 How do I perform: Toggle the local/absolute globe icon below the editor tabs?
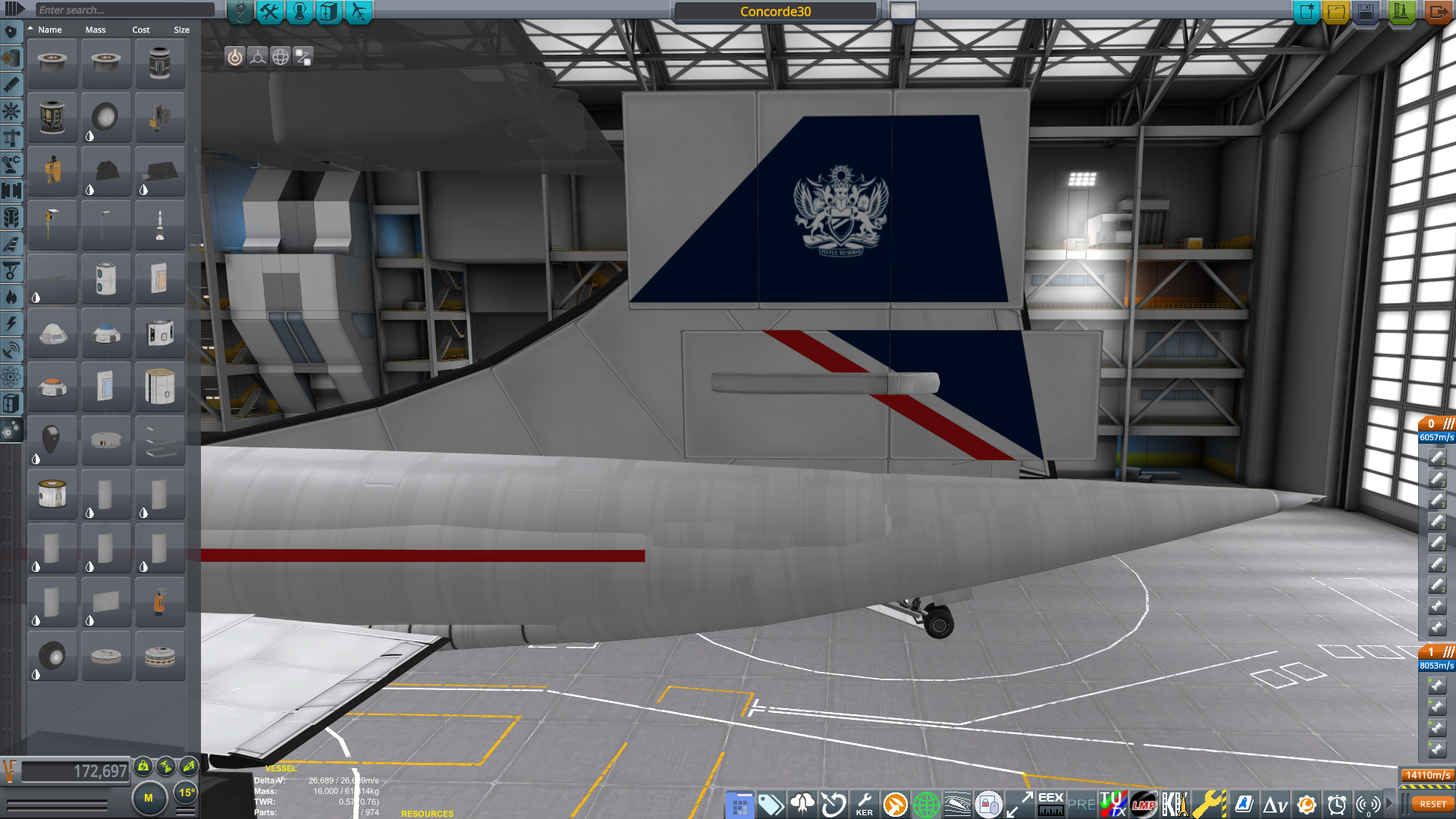280,55
